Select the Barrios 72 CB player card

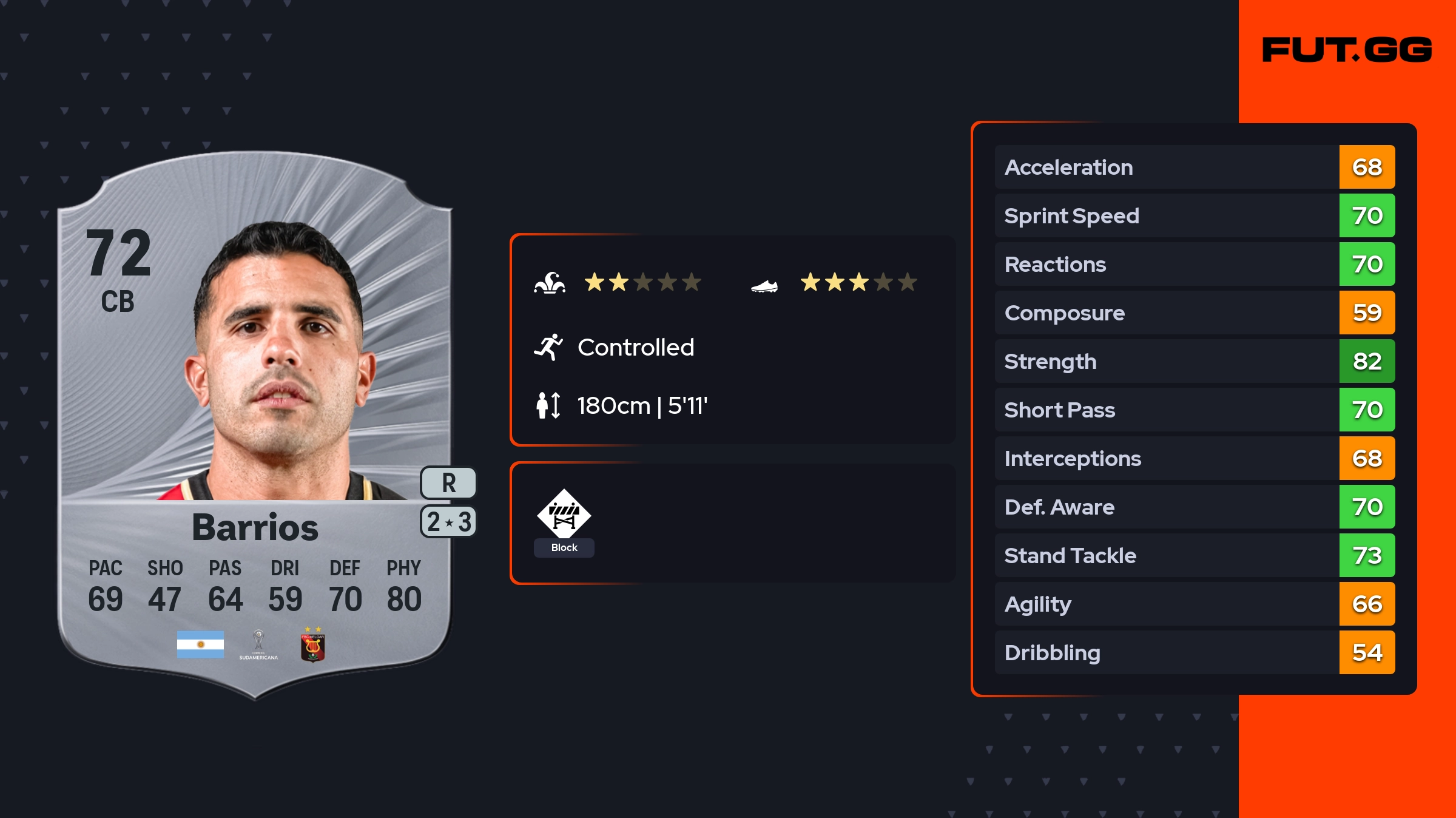255,425
